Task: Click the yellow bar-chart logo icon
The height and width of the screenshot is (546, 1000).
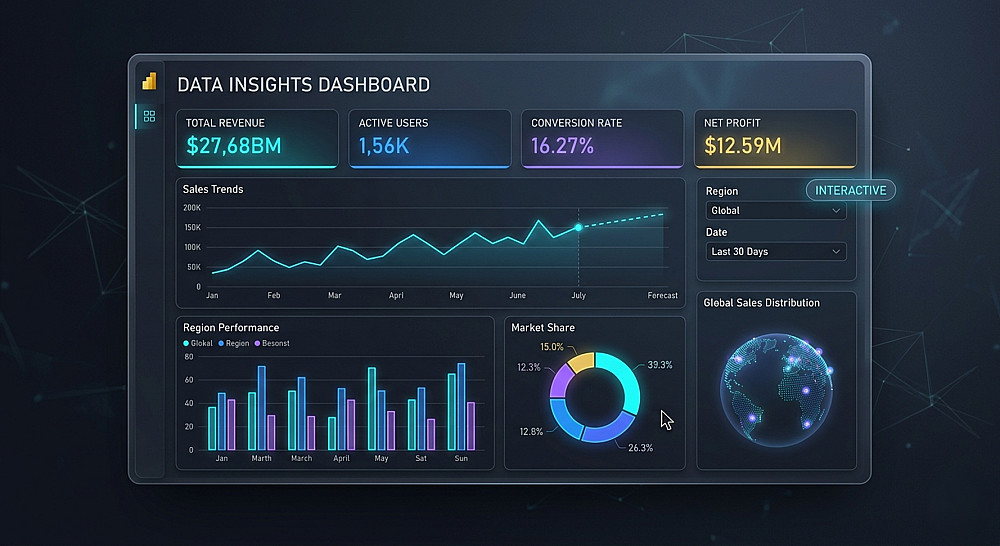Action: pos(150,82)
